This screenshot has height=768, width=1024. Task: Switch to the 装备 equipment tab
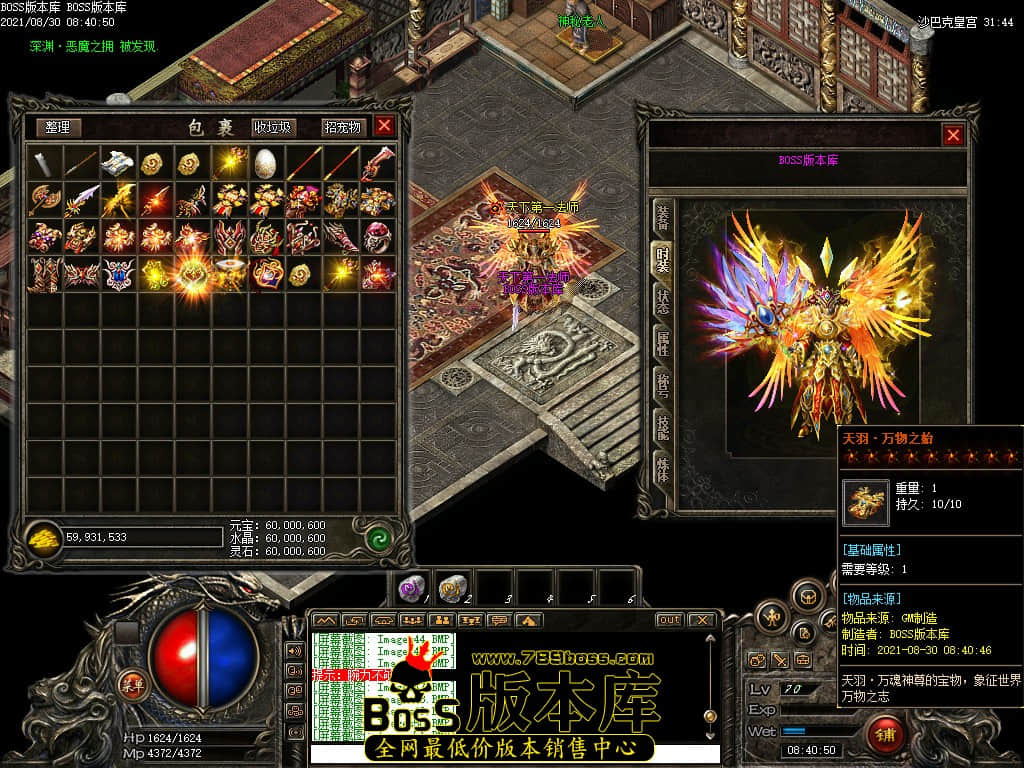point(662,216)
